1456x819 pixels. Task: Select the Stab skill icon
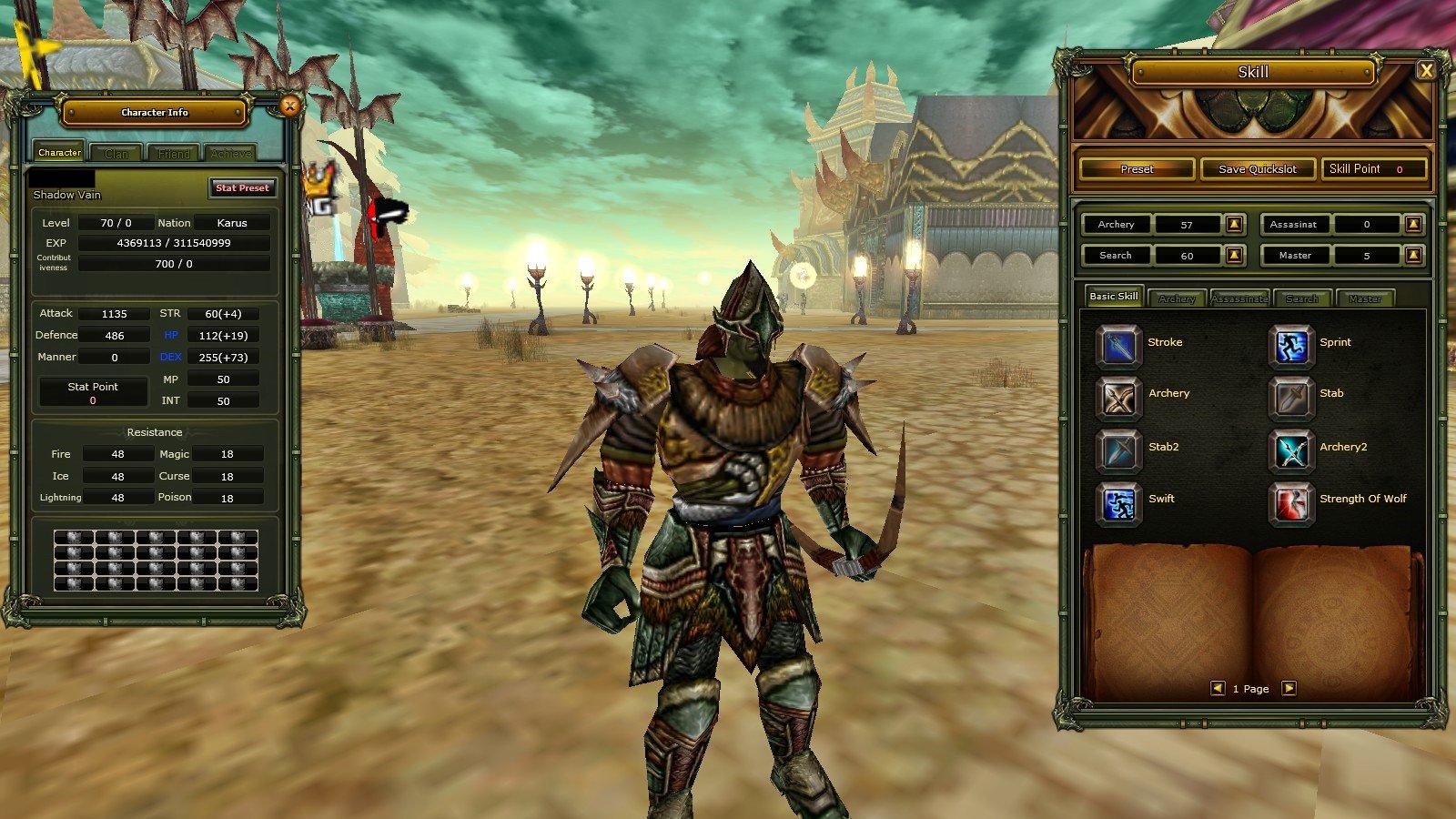[x=1292, y=399]
